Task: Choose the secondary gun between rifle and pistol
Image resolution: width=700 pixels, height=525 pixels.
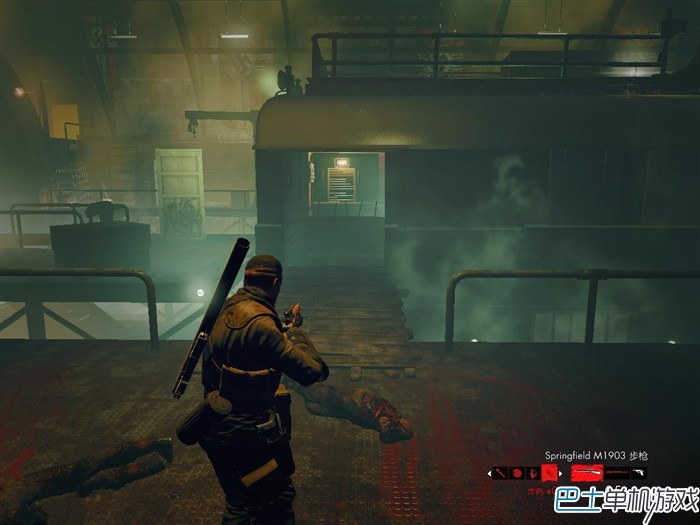Action: click(617, 472)
